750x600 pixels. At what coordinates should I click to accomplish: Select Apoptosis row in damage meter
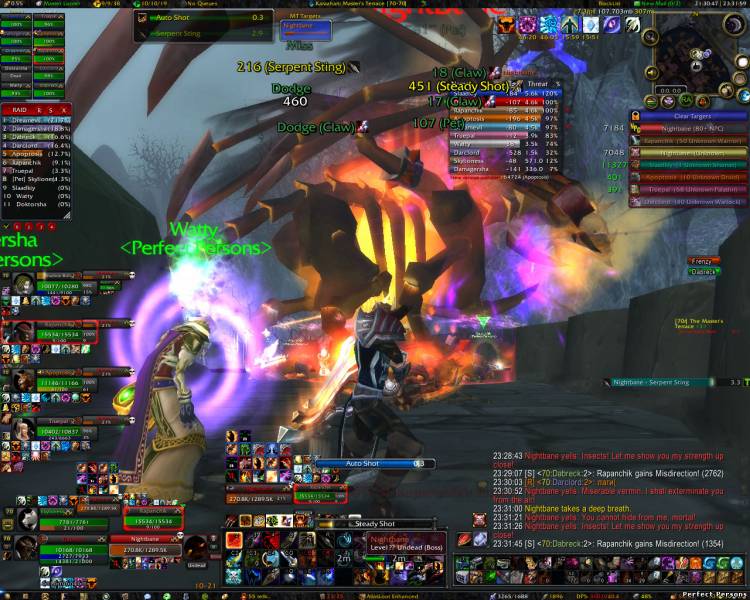pos(36,154)
